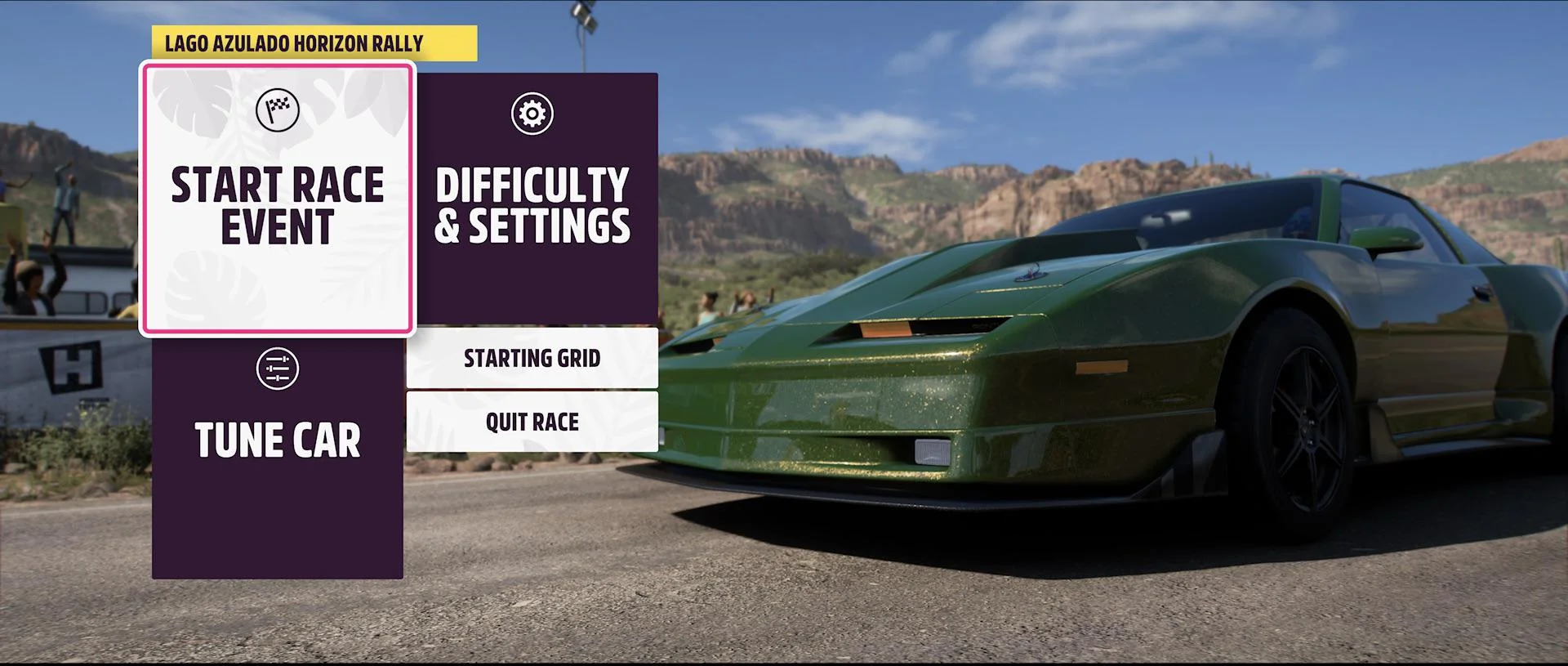Open Difficulty & Settings
This screenshot has width=1568, height=666.
pyautogui.click(x=532, y=198)
